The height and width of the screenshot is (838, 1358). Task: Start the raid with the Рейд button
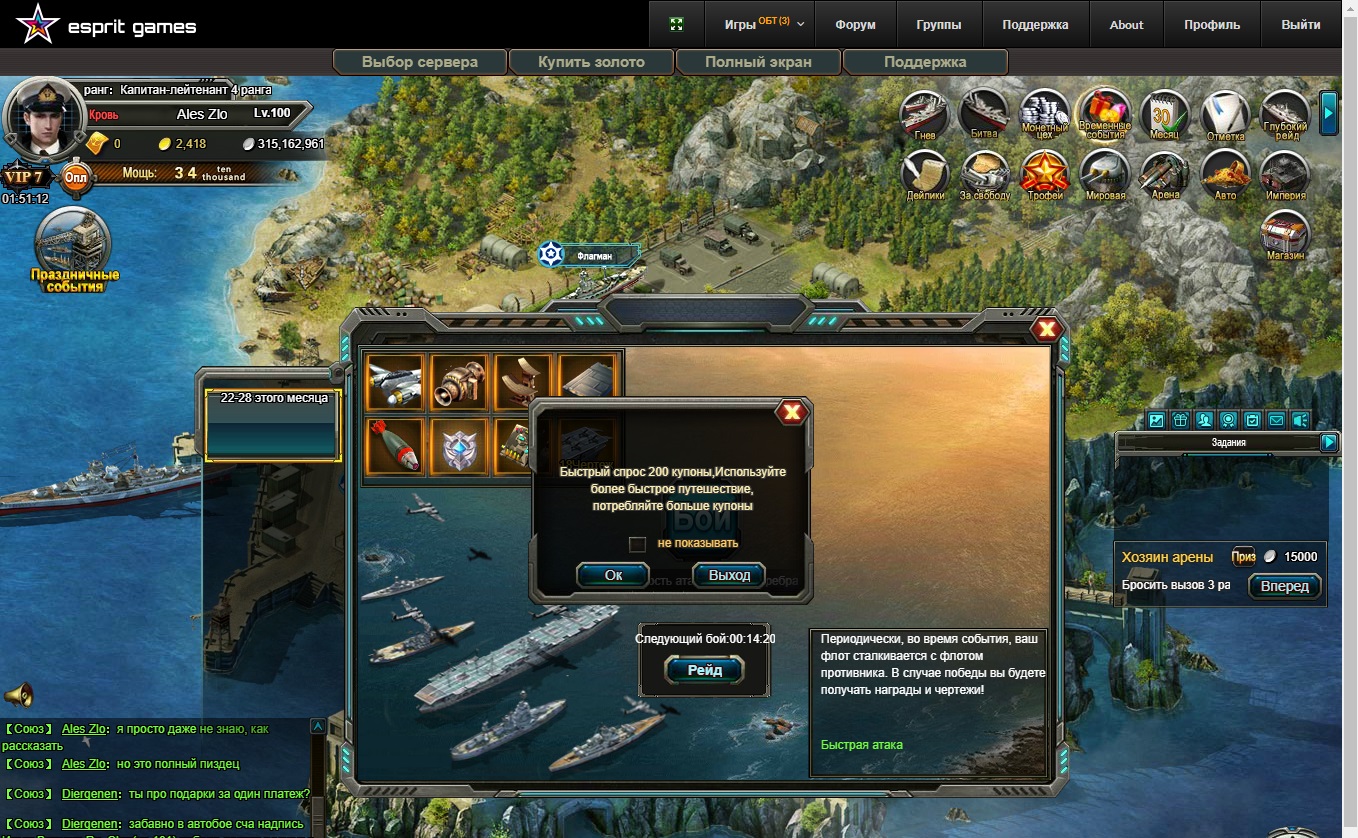[704, 671]
